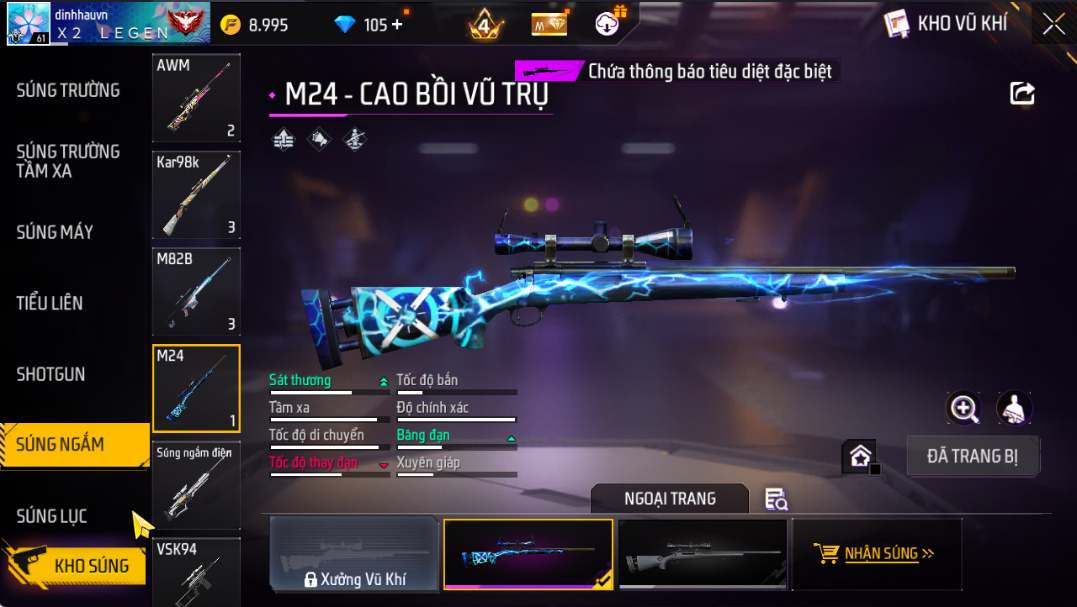
Task: Click the ĐÃ TRANG BỊ equipped button
Action: click(x=973, y=456)
